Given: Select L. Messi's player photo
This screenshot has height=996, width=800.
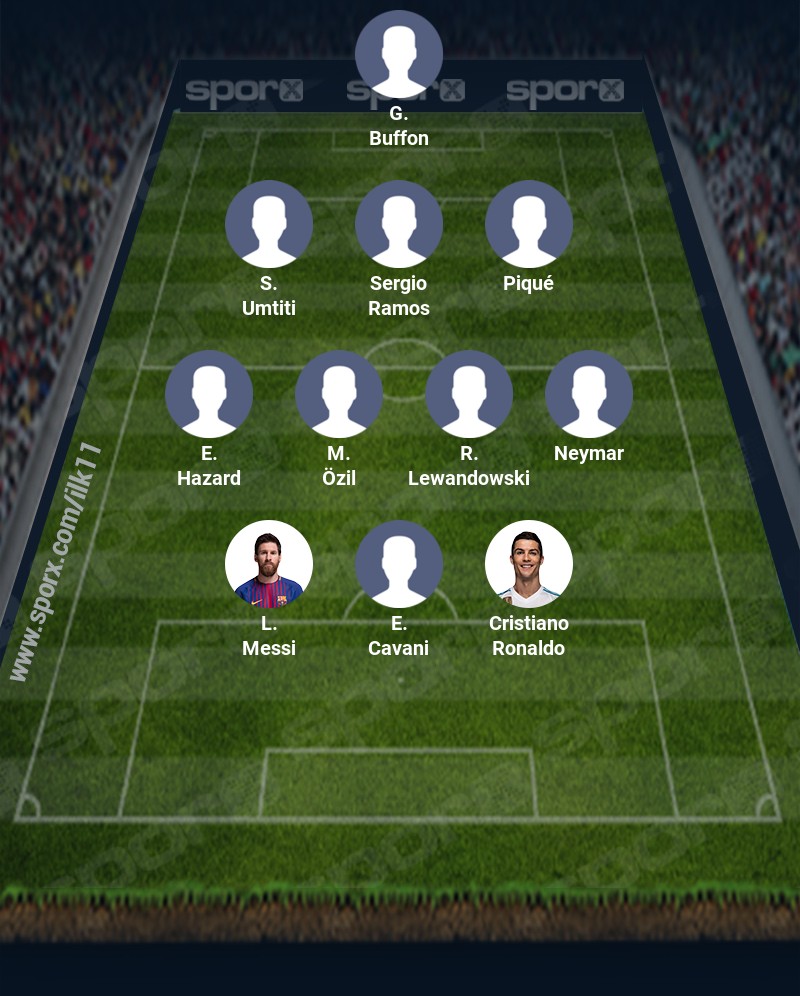Looking at the screenshot, I should (269, 564).
